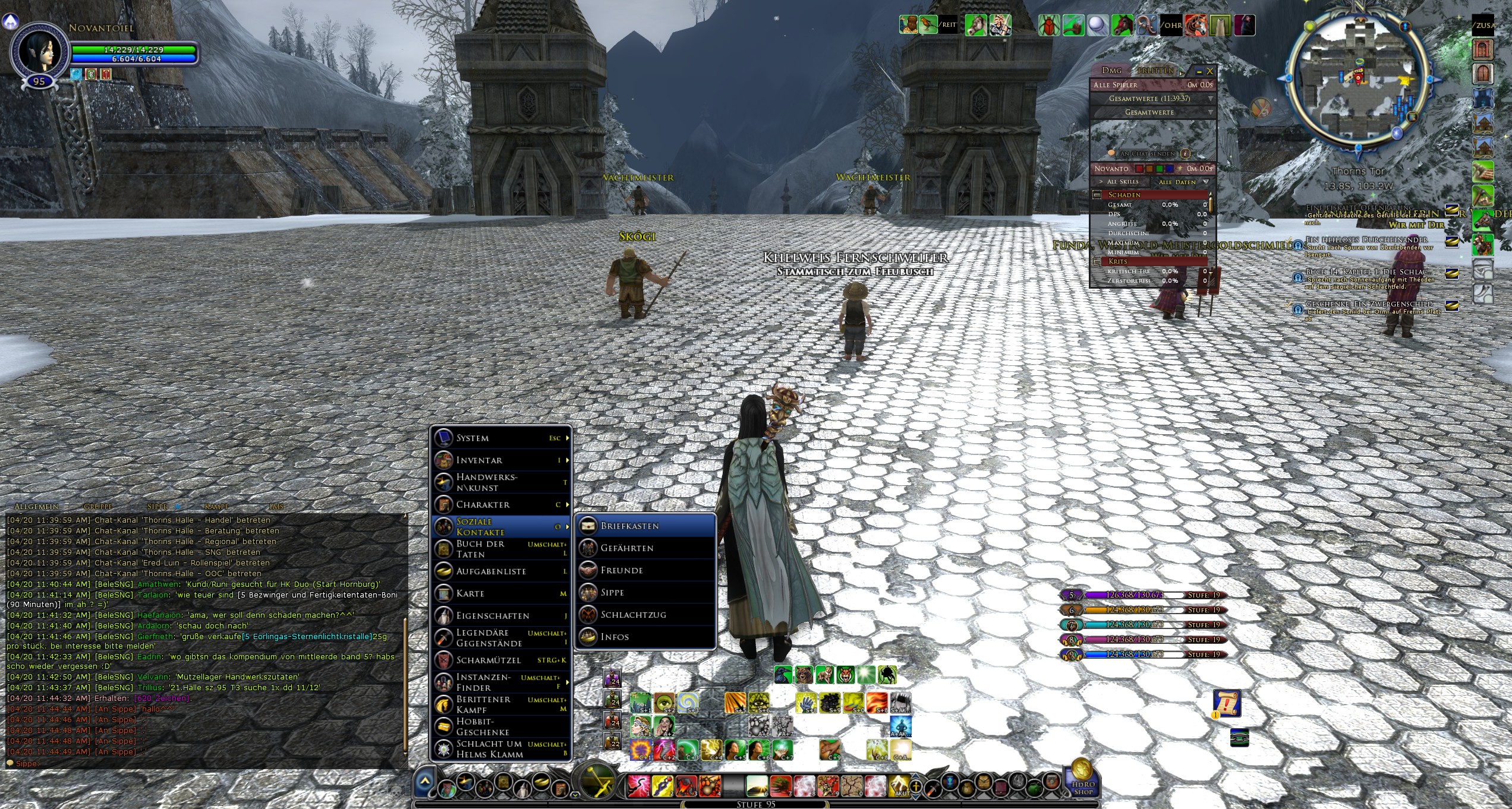Click the Novantoiel character portrait
The image size is (1512, 809).
click(x=40, y=52)
